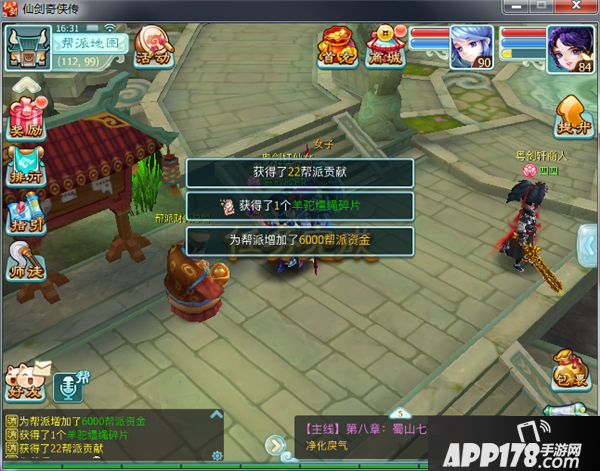Open the 首充 first-recharge offer
Image resolution: width=600 pixels, height=471 pixels.
338,45
